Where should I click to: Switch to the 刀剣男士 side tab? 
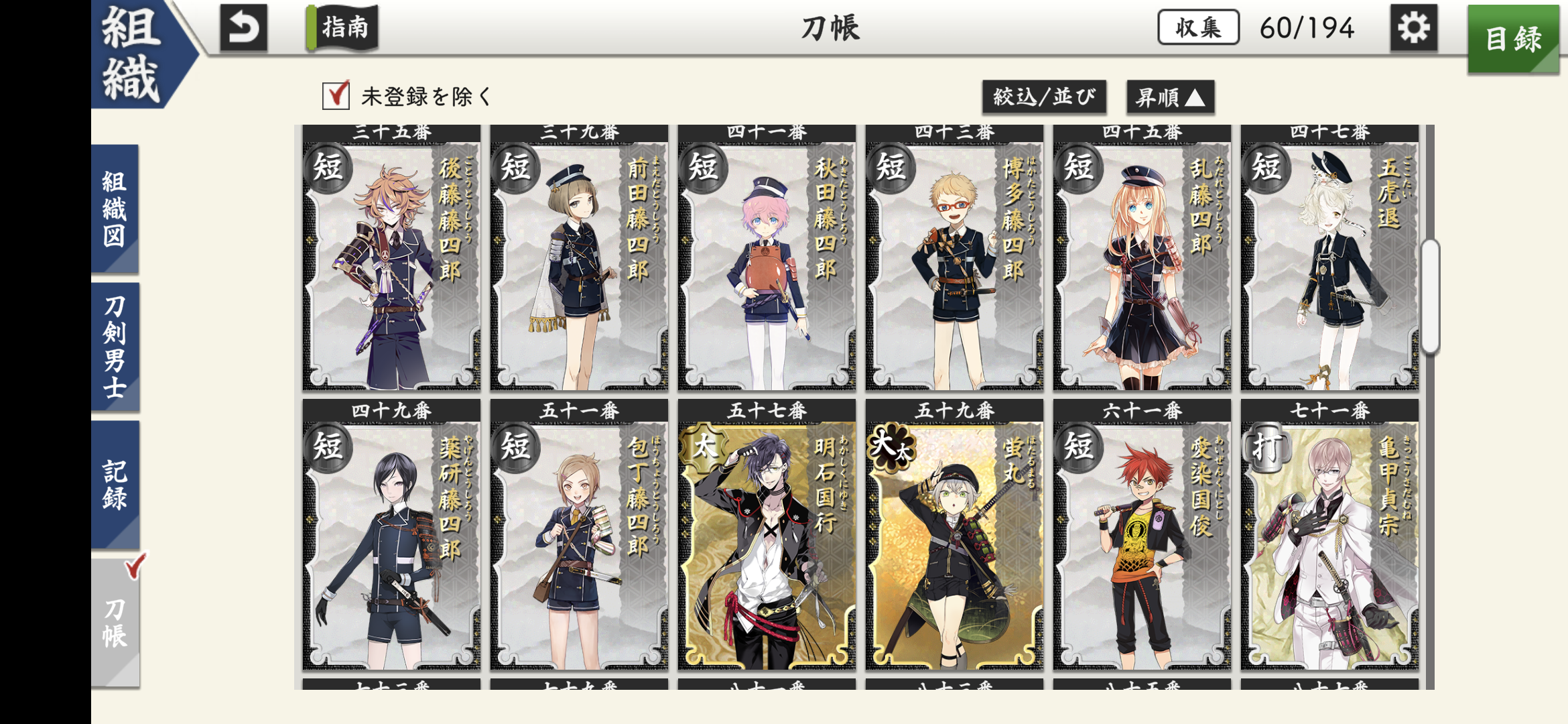(115, 347)
